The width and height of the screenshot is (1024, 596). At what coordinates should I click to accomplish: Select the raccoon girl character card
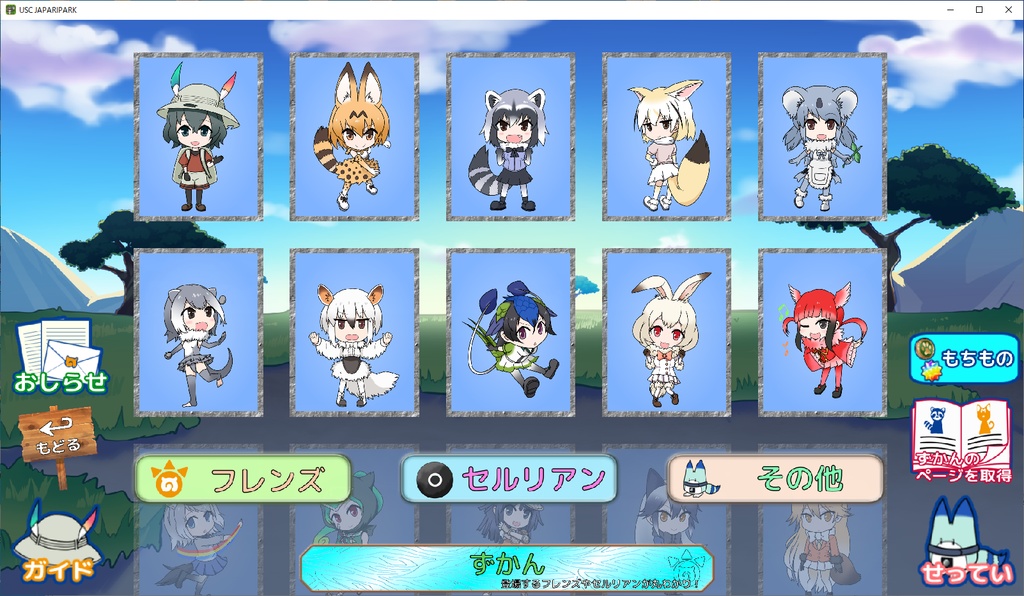511,136
